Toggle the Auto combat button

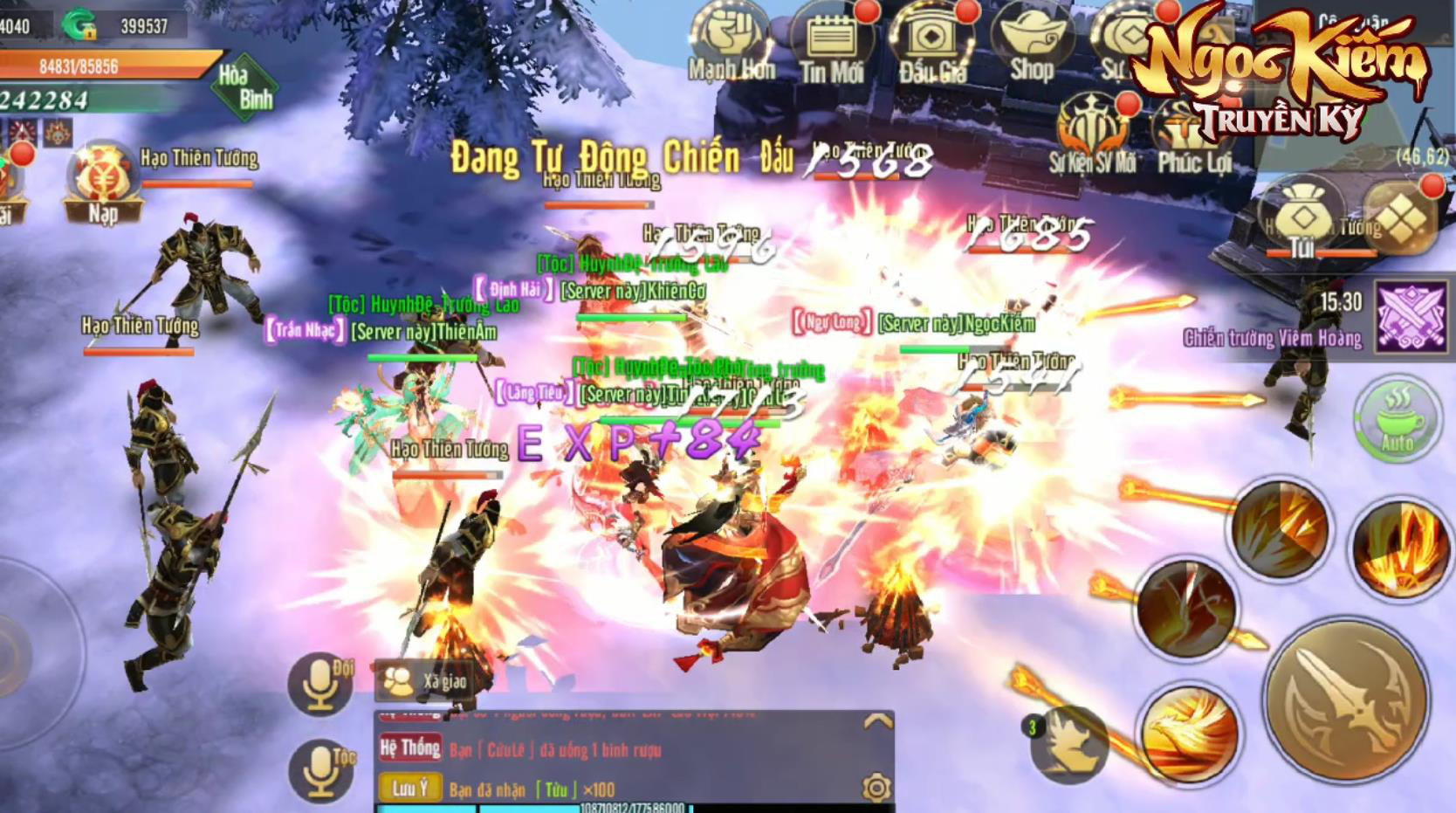click(1397, 418)
